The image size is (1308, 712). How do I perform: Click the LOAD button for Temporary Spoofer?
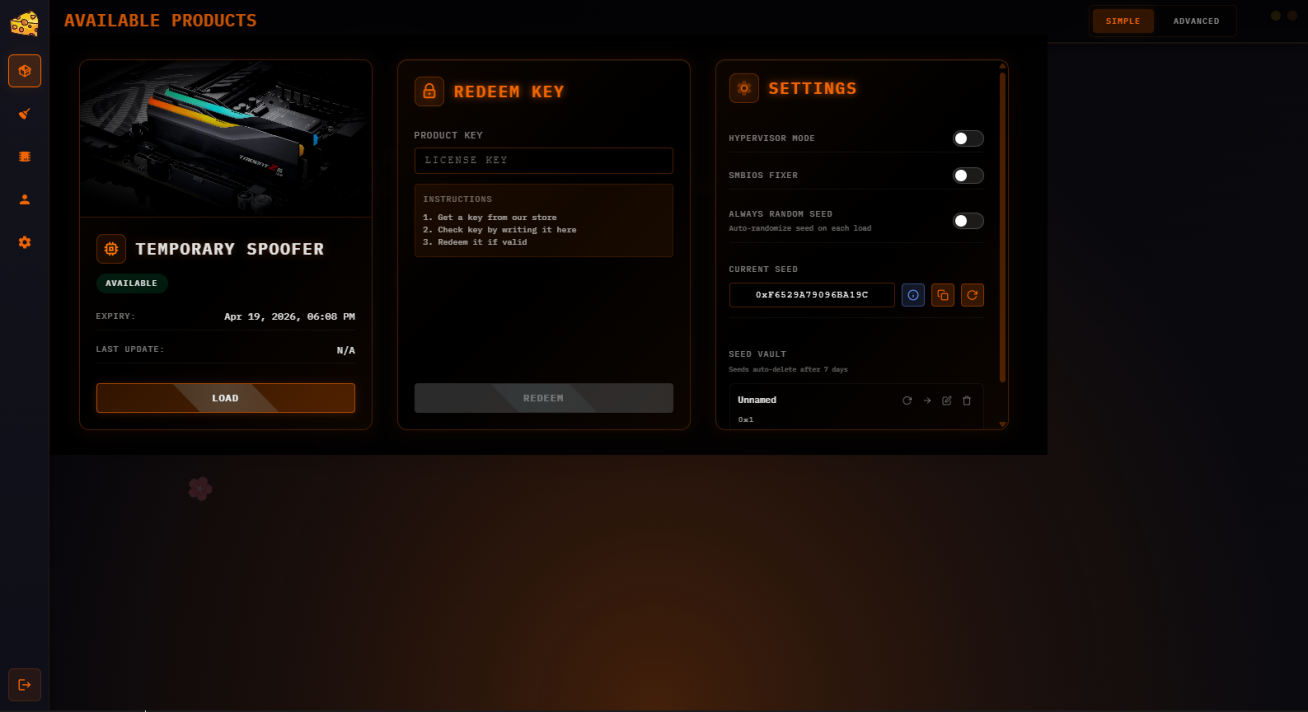(x=225, y=398)
